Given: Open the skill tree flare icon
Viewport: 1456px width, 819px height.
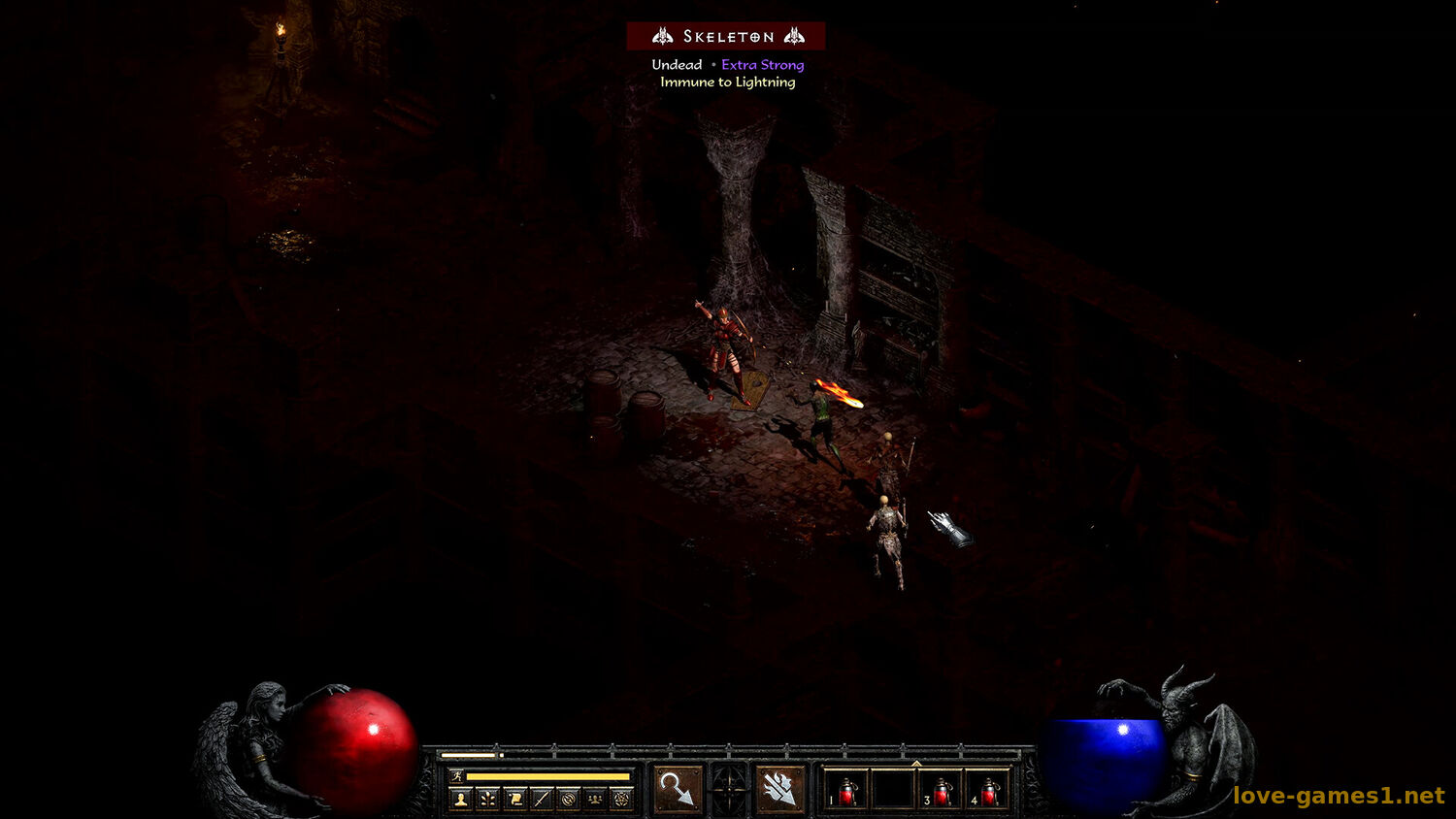Looking at the screenshot, I should (485, 798).
